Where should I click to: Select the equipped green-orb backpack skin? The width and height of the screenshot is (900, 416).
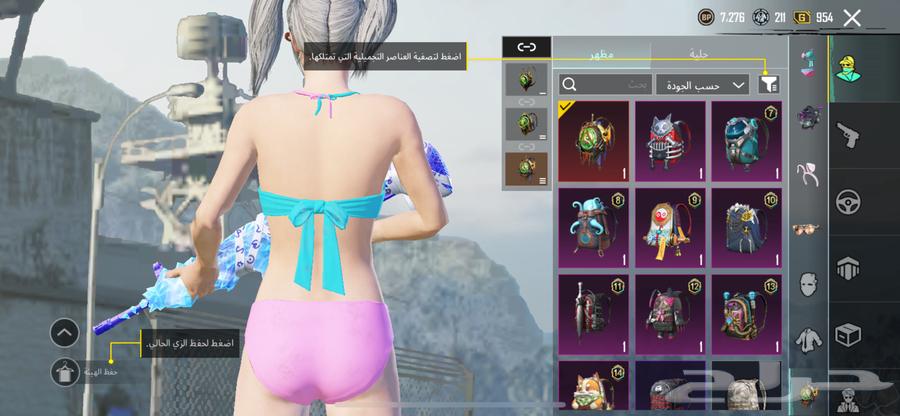point(593,140)
